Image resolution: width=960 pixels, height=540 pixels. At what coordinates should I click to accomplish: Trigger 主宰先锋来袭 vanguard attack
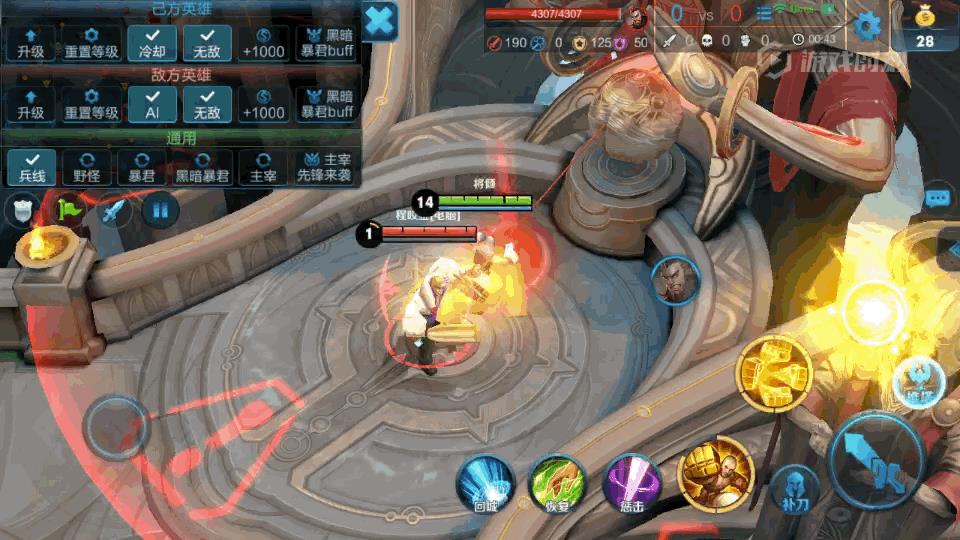[325, 167]
